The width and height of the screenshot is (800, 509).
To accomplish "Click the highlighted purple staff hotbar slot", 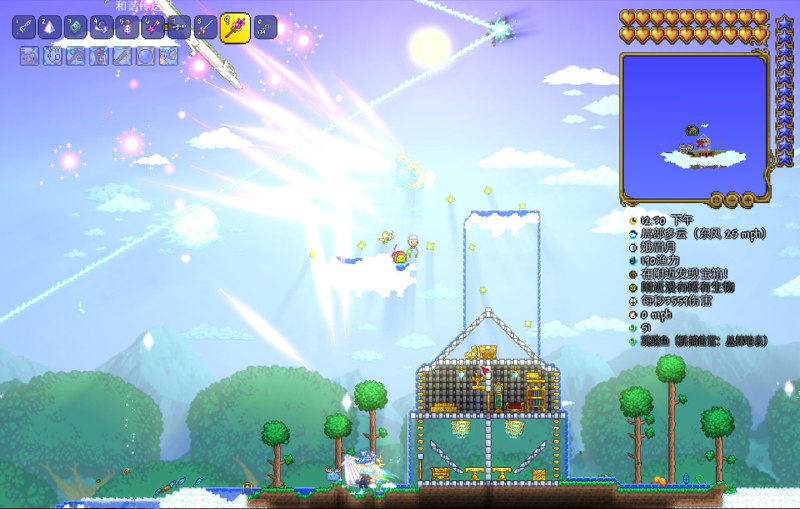I will 235,25.
